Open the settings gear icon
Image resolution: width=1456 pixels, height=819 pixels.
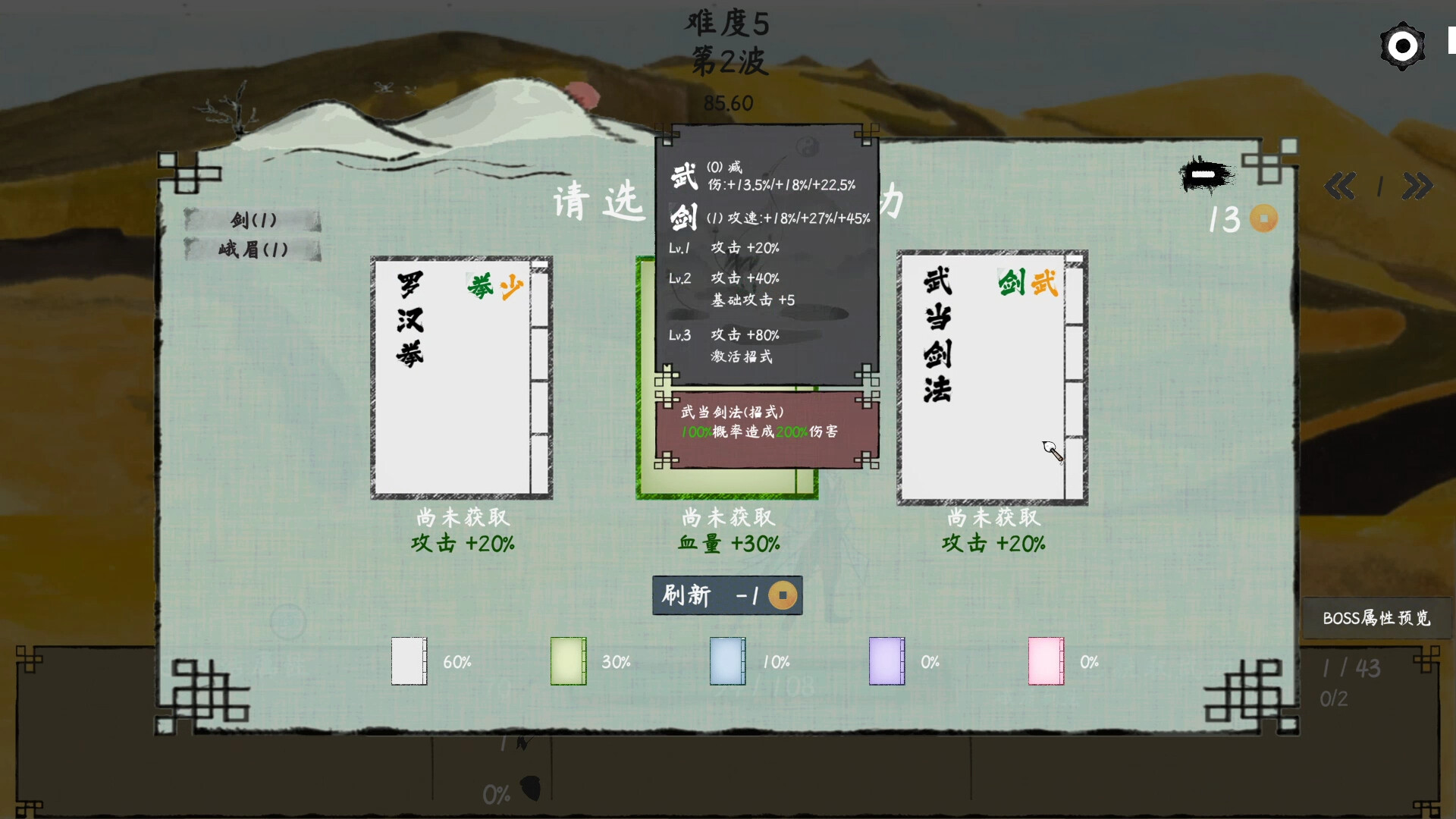coord(1402,45)
